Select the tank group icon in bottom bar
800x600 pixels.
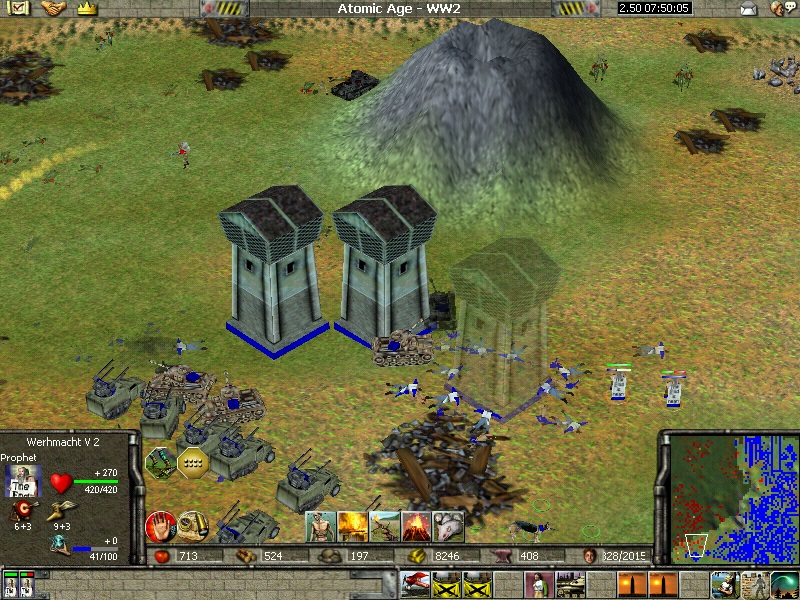[571, 582]
